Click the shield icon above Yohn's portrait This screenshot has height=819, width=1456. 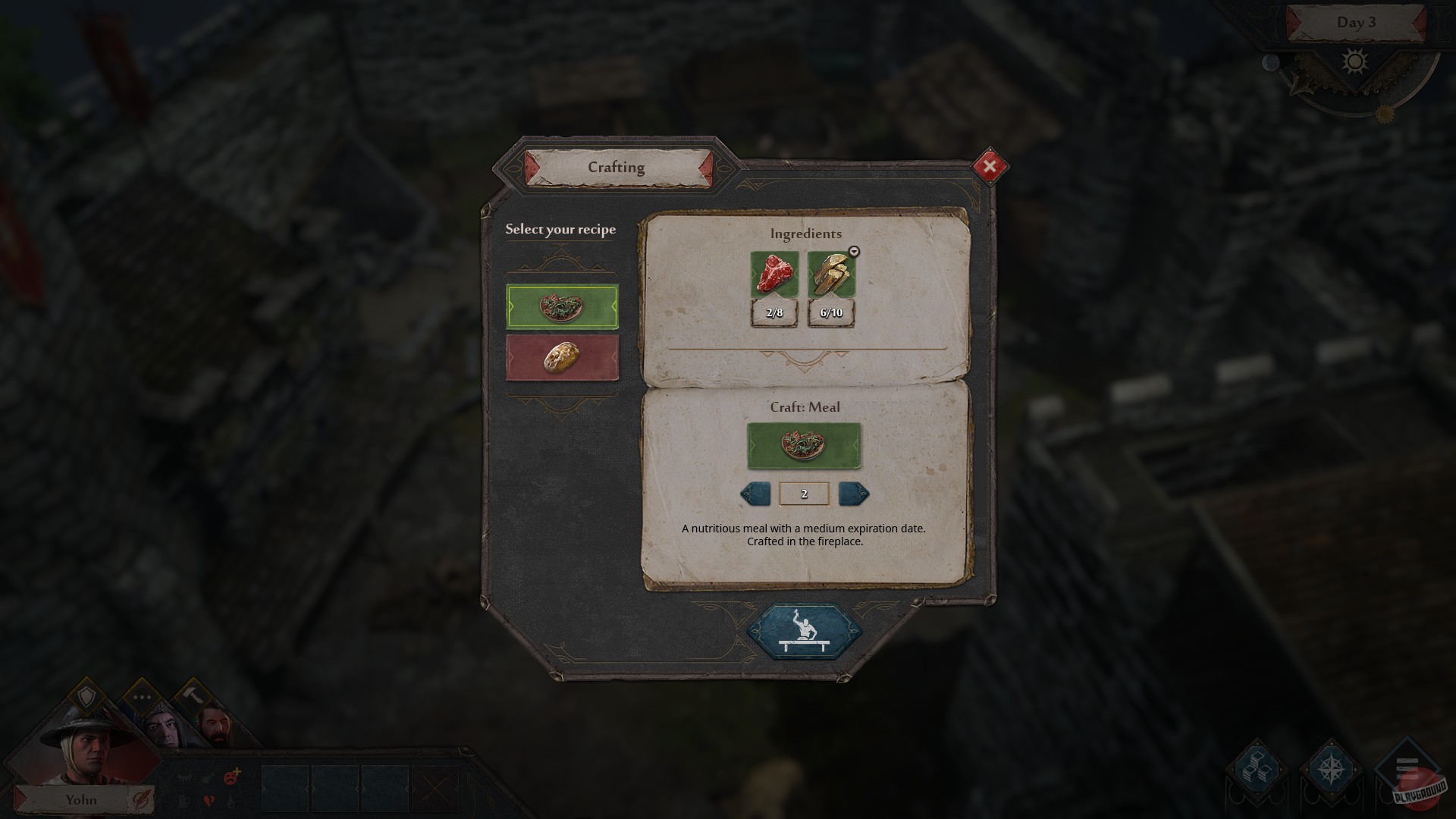[x=88, y=695]
